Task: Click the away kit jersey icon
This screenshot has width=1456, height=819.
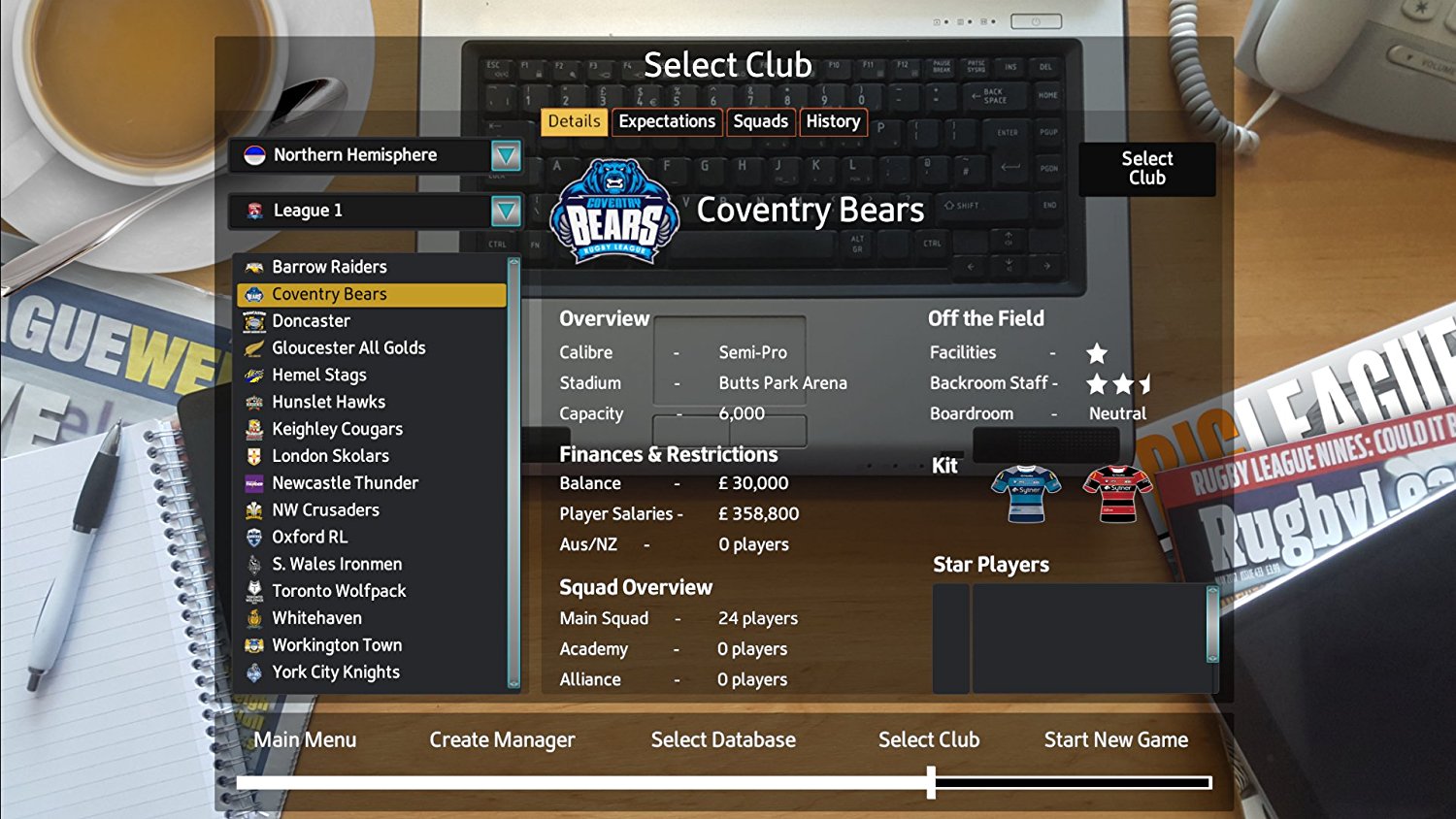Action: pyautogui.click(x=1114, y=495)
